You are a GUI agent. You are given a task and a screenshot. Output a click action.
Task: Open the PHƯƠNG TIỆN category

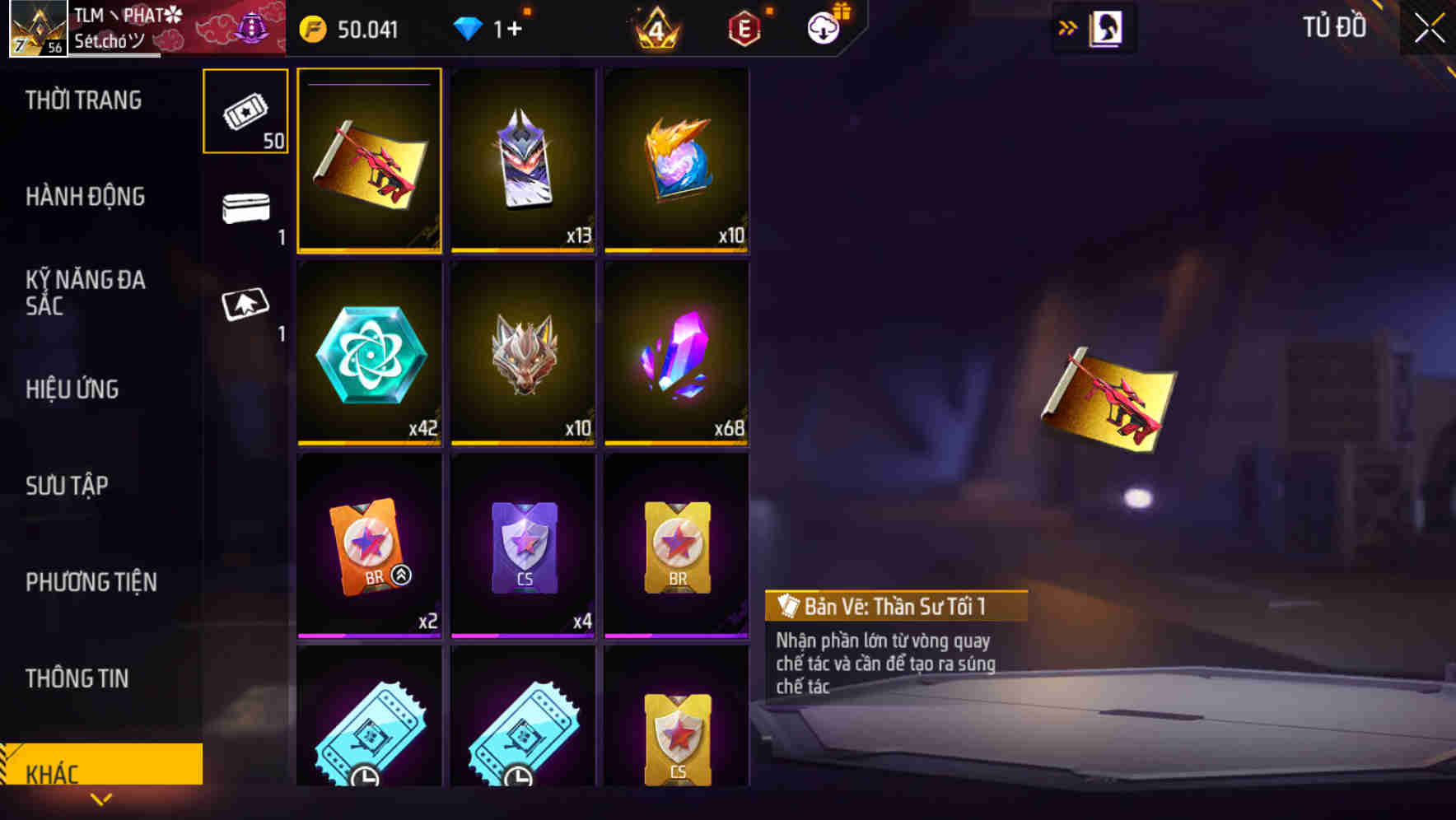[91, 581]
